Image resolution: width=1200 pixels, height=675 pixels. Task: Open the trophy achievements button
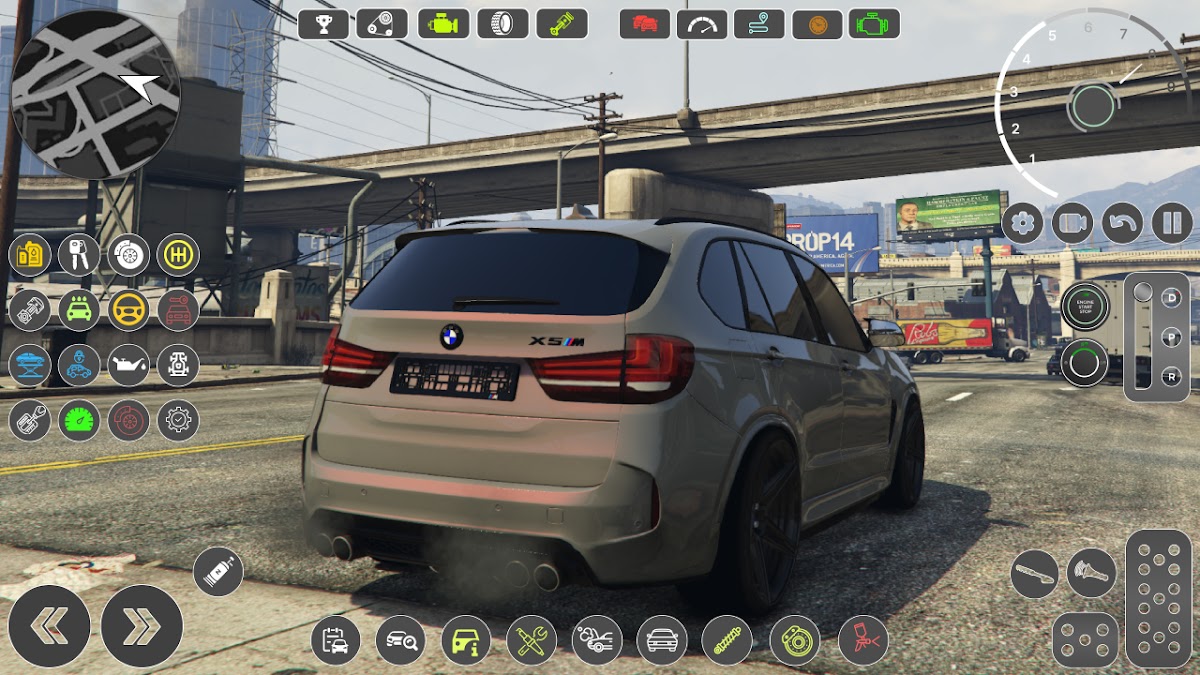point(323,23)
